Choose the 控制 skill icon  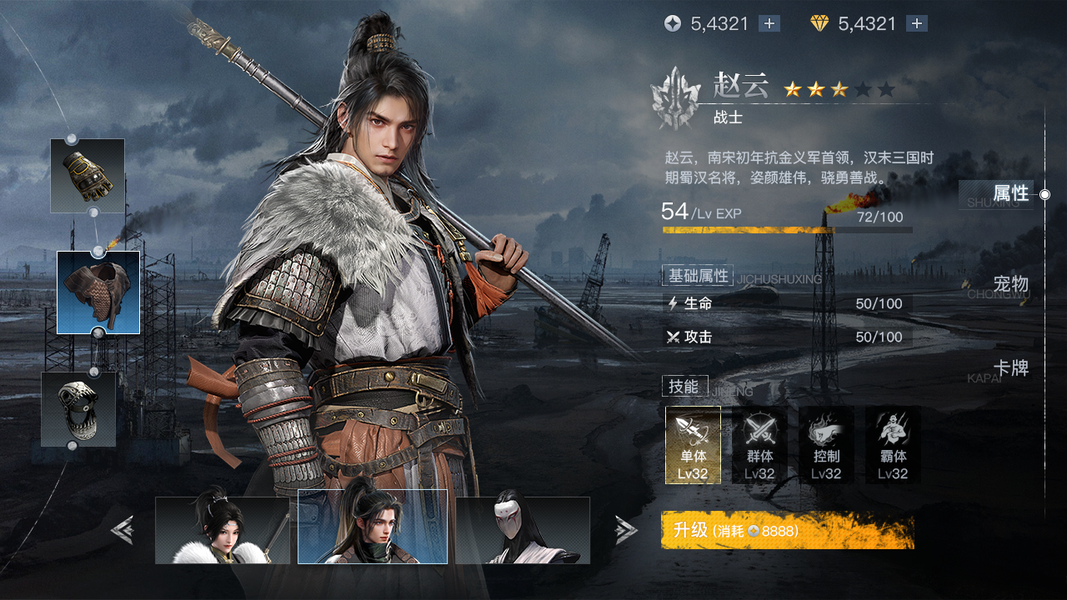pos(826,445)
